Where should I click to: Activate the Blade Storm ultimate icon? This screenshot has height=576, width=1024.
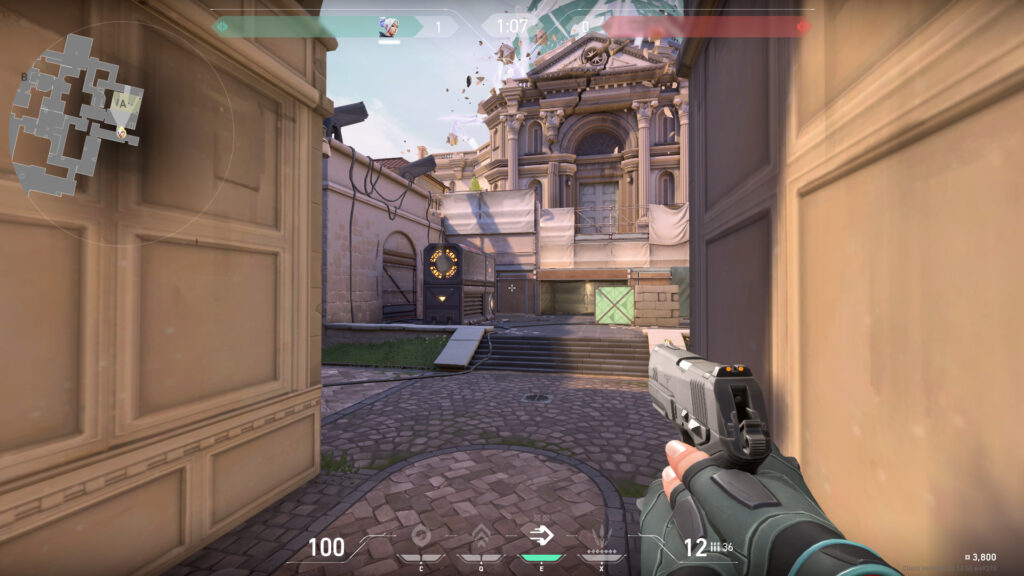click(603, 536)
